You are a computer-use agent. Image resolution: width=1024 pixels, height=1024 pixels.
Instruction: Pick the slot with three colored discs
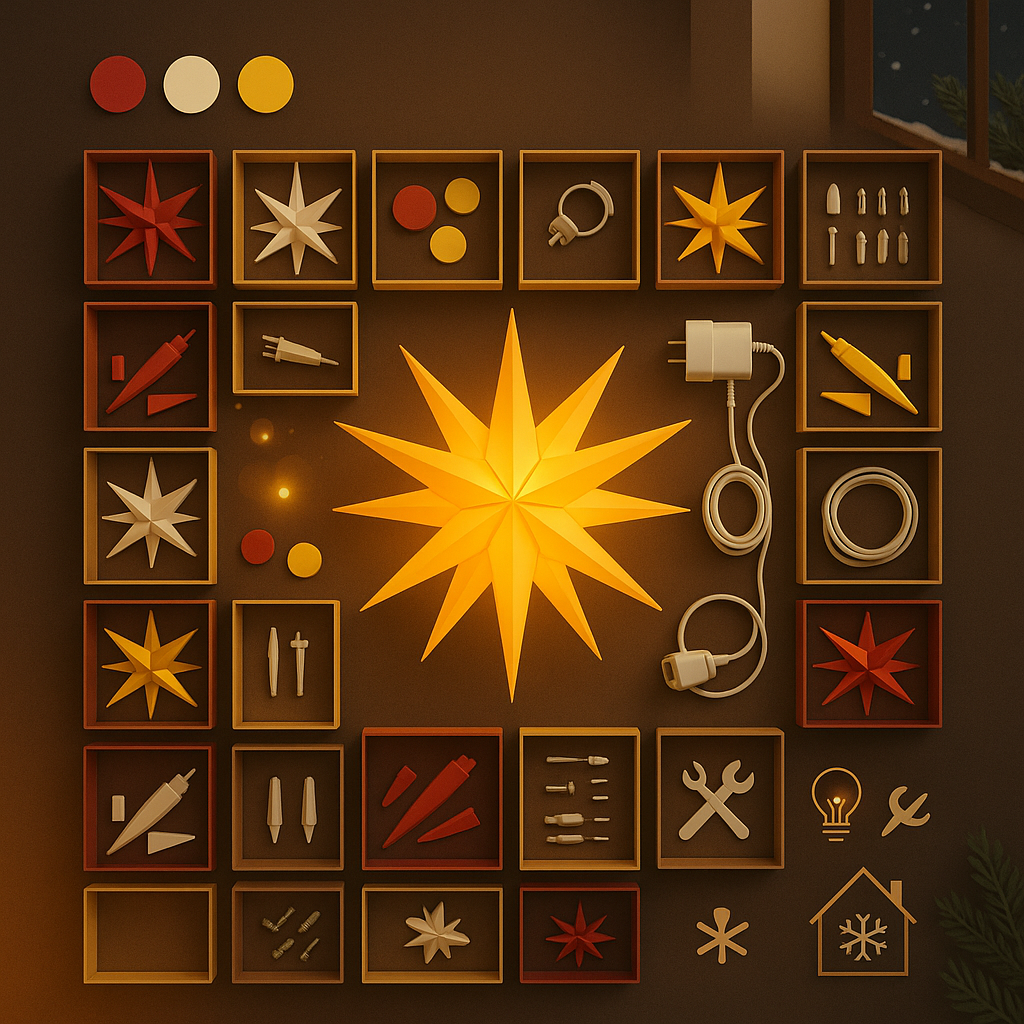[x=437, y=219]
